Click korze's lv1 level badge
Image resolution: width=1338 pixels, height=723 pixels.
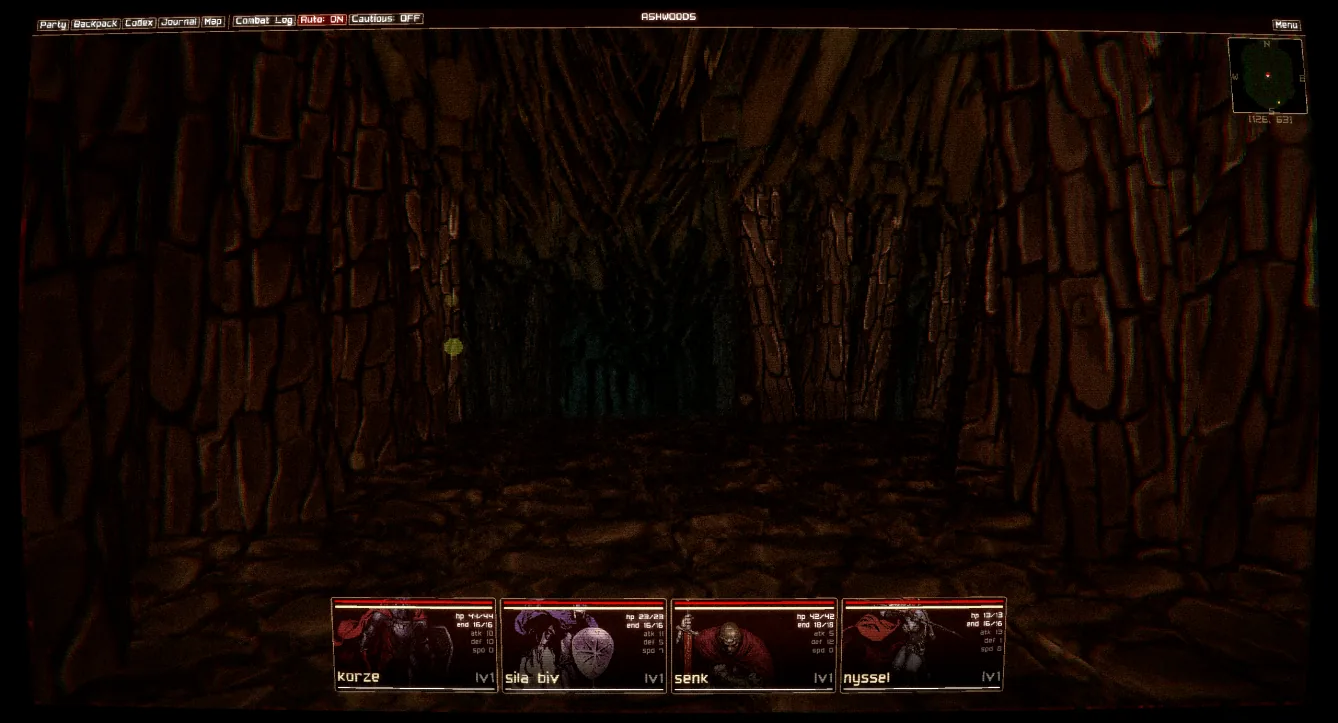pos(485,677)
